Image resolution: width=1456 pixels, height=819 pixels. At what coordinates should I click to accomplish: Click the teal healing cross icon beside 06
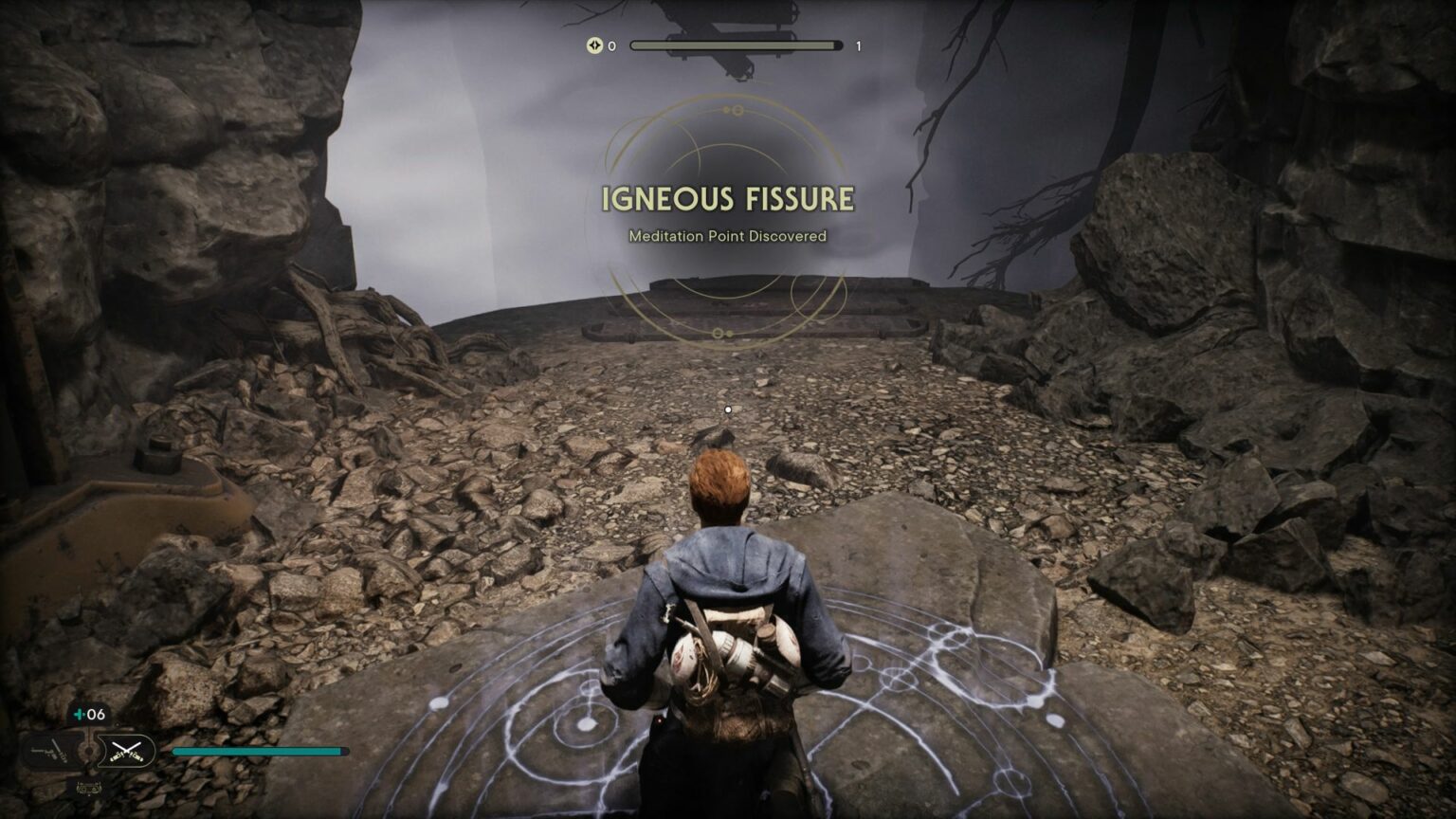79,714
